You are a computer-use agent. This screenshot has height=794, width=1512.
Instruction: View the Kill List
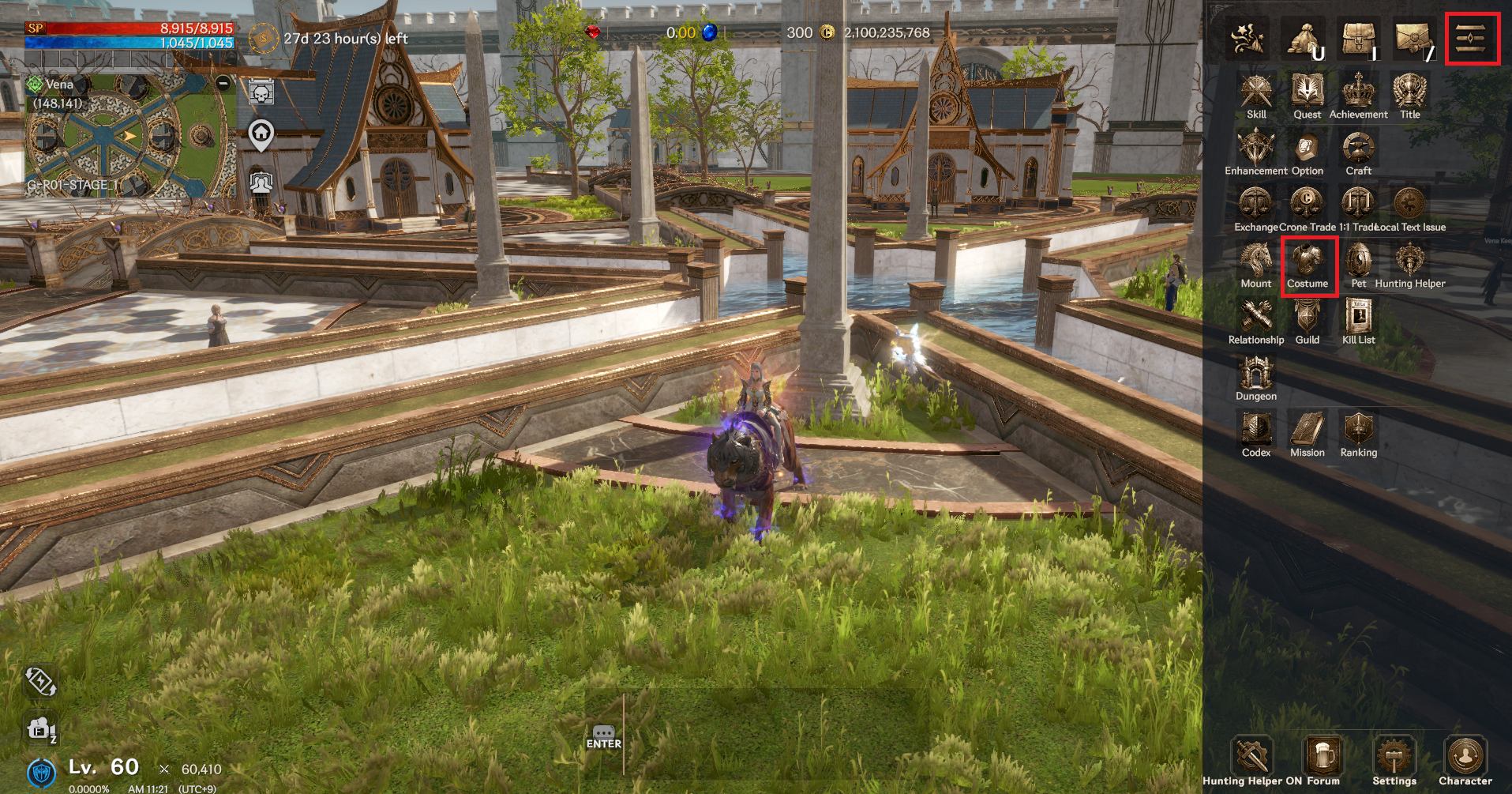1358,319
